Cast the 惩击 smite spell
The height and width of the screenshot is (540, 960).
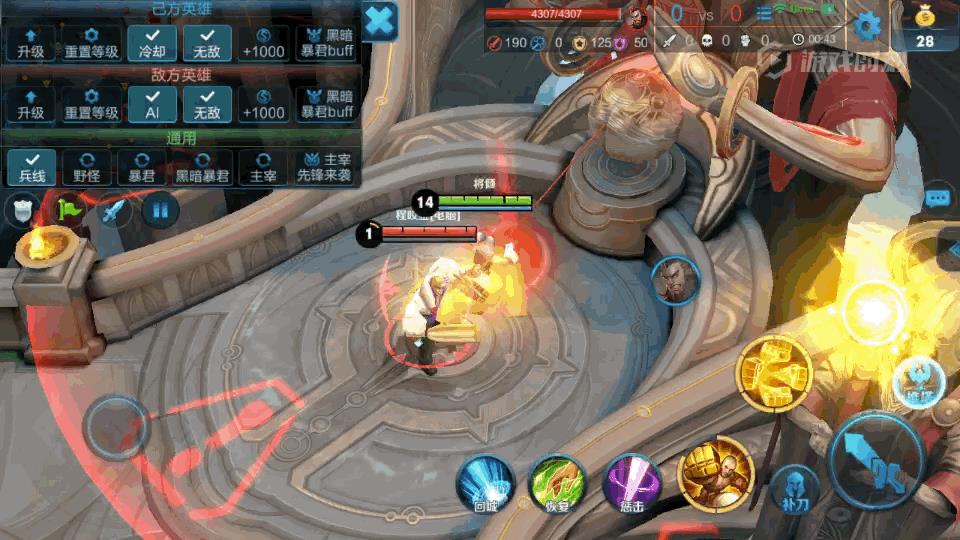click(632, 484)
